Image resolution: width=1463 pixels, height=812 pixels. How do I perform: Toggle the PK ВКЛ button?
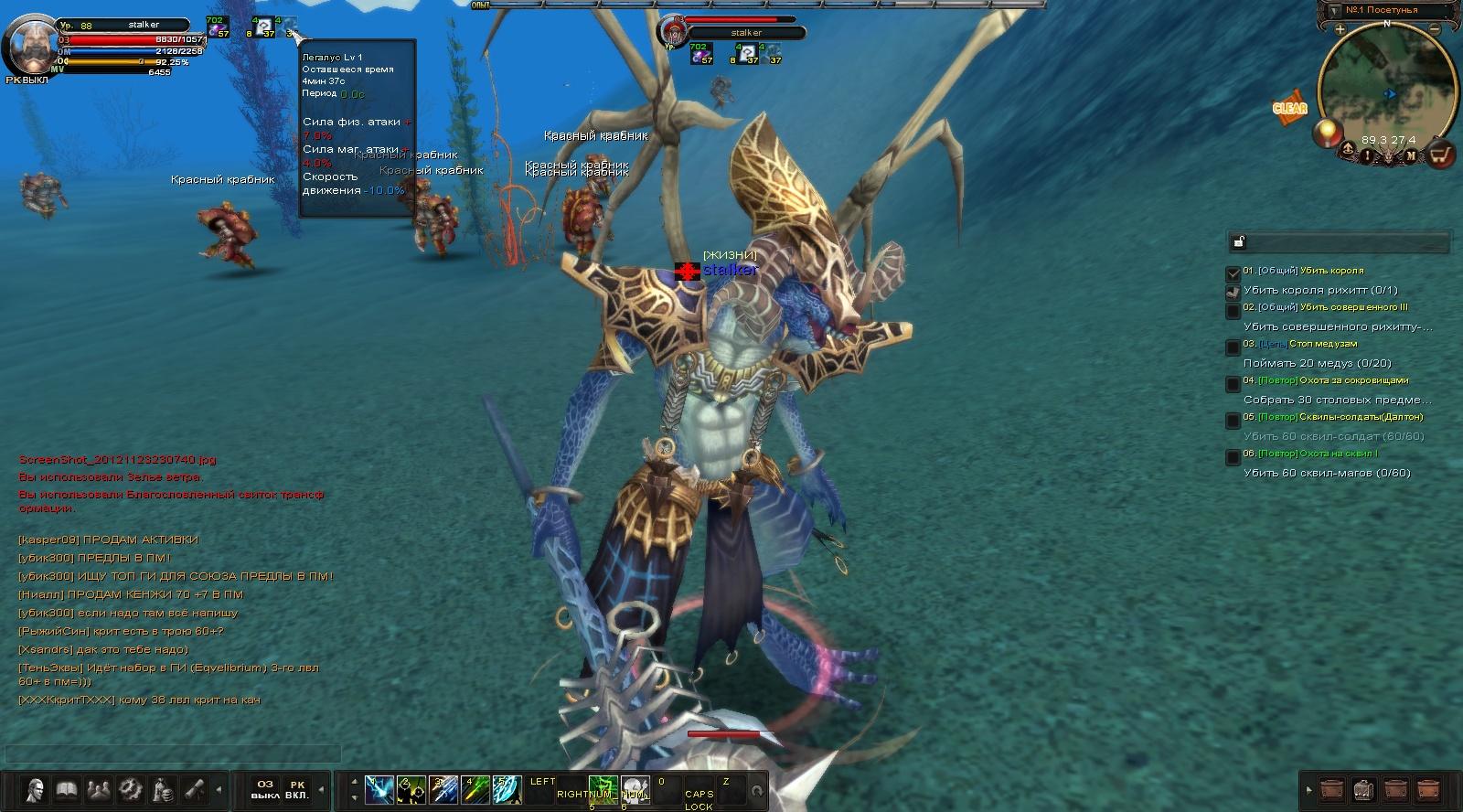click(297, 789)
